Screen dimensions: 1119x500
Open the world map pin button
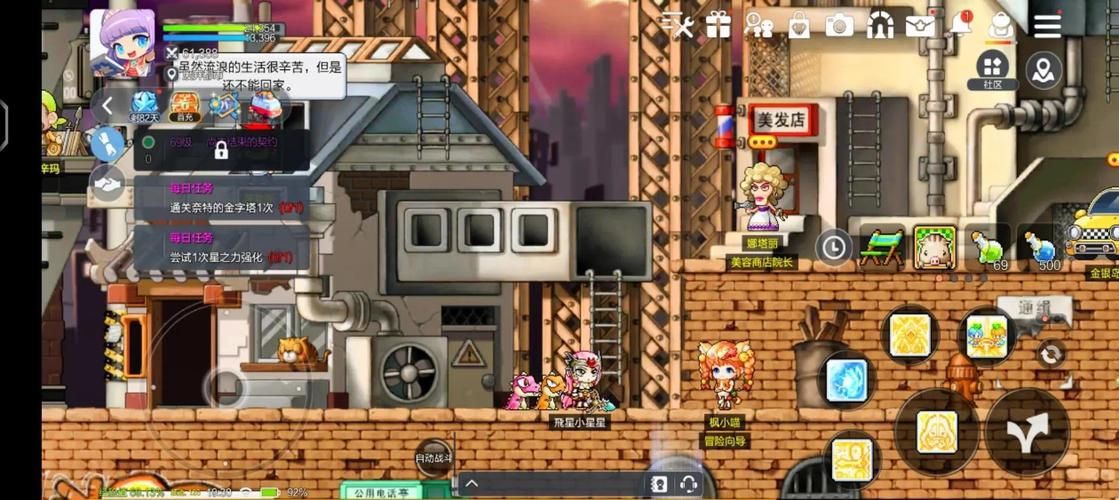pos(1044,70)
